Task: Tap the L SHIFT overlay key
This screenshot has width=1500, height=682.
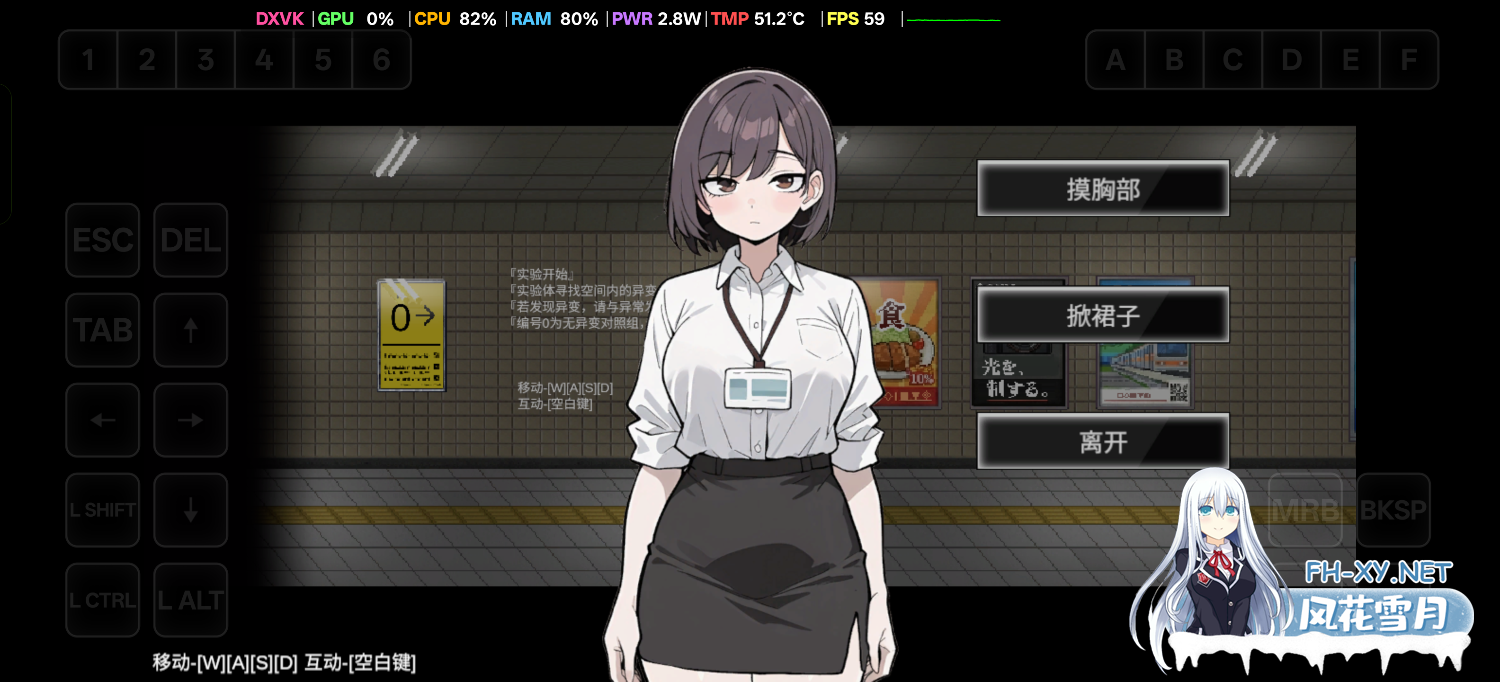Action: 103,510
